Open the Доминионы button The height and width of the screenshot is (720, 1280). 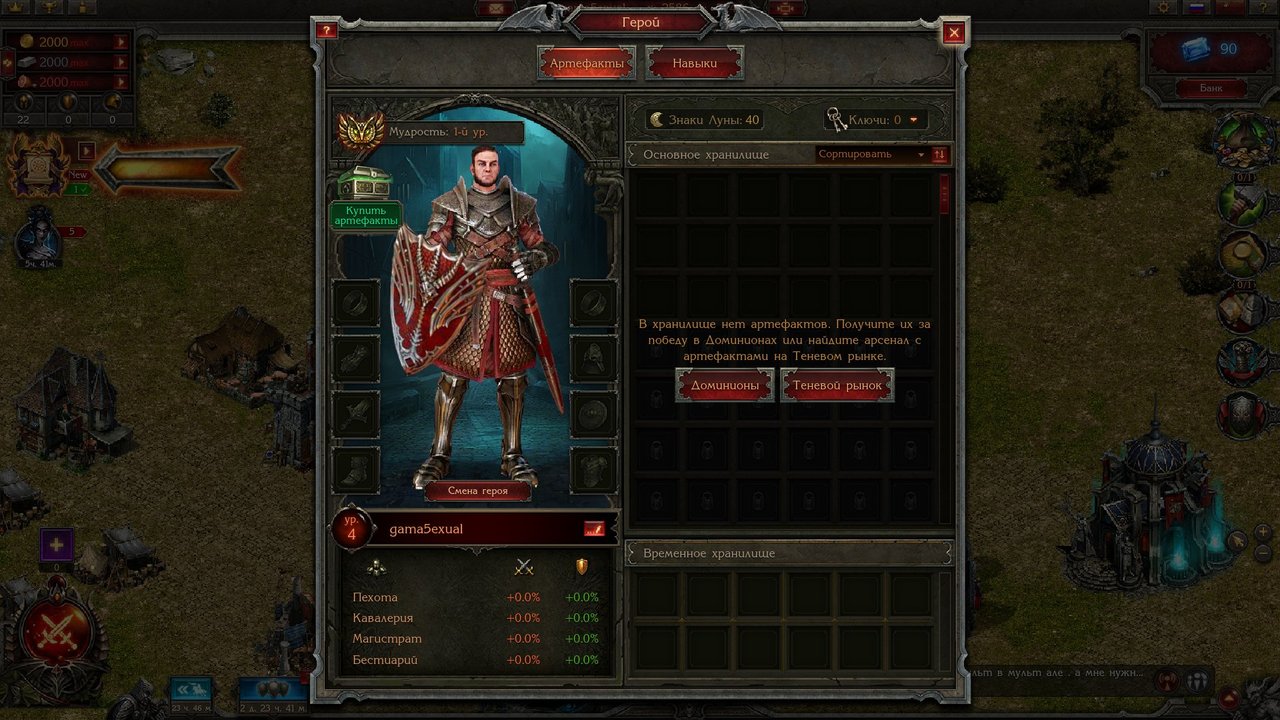[725, 385]
